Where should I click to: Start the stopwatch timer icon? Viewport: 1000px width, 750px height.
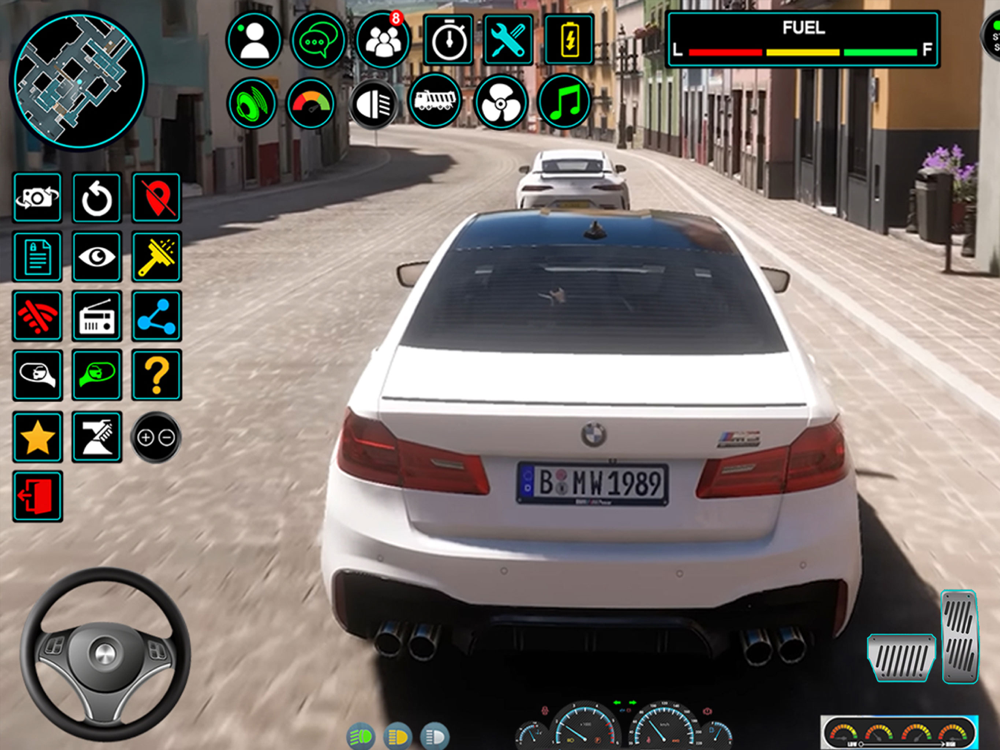(448, 40)
